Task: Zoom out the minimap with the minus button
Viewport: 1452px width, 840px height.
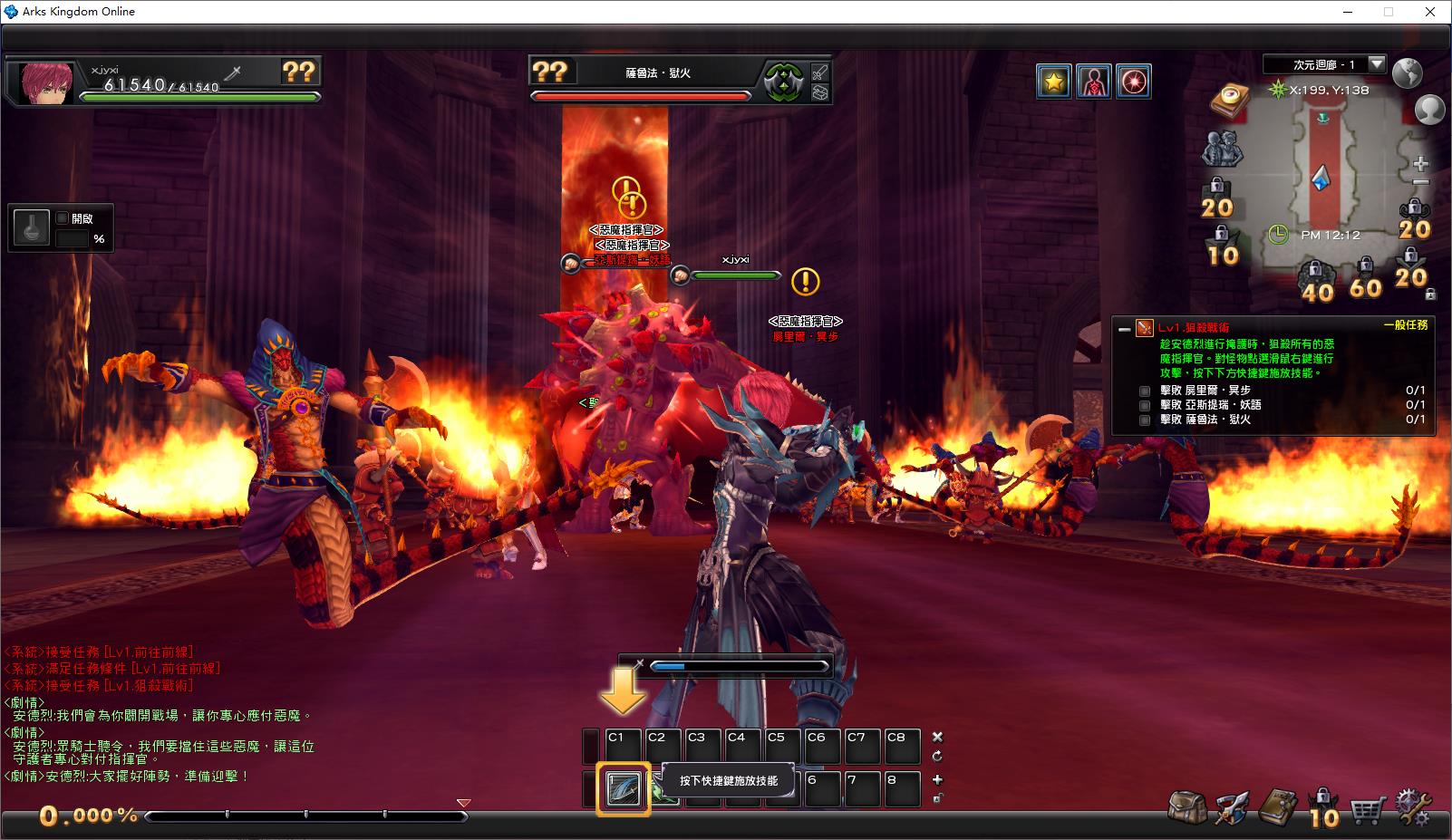Action: pos(1420,183)
